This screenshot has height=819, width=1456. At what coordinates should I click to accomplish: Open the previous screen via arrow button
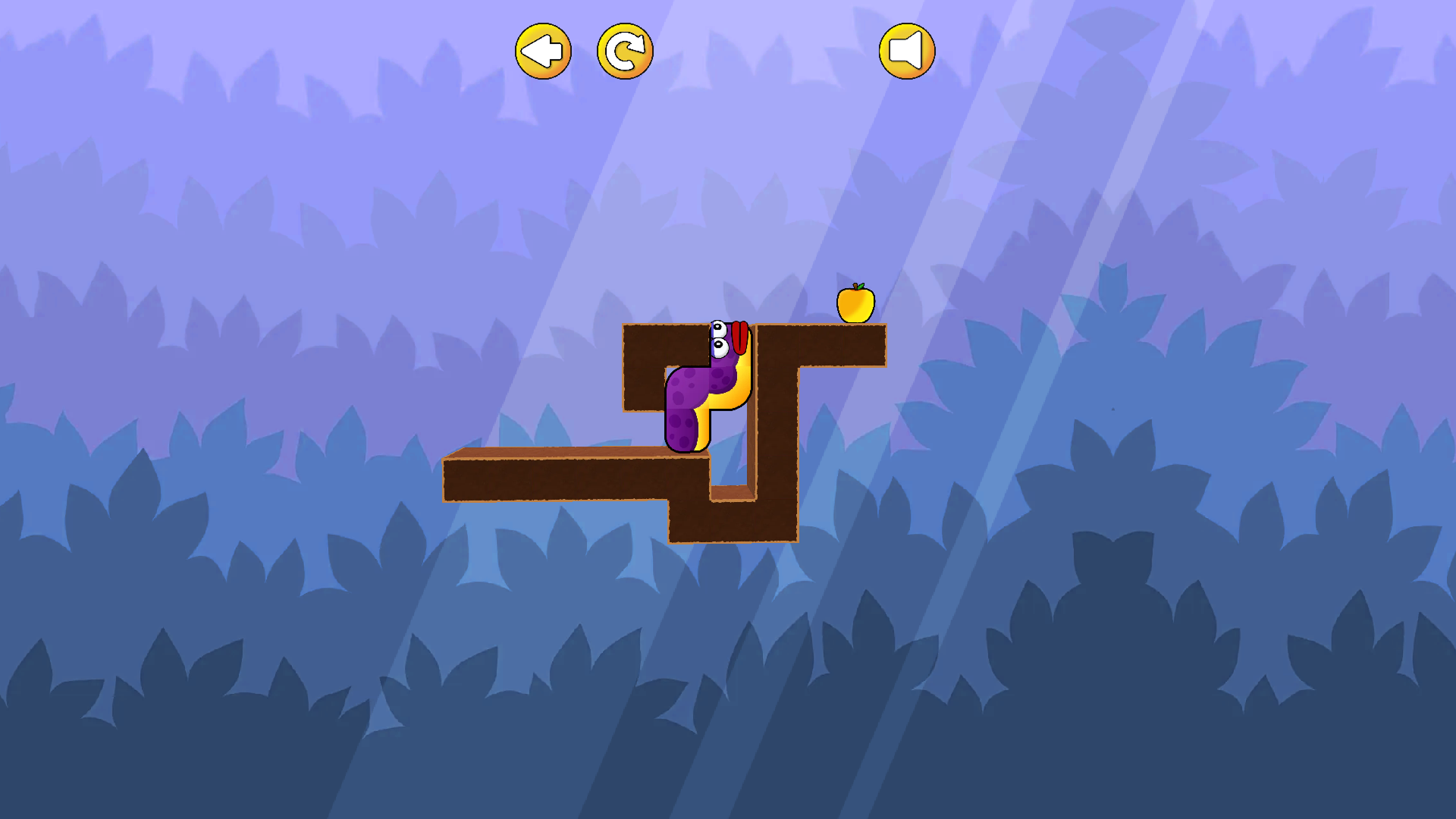543,50
